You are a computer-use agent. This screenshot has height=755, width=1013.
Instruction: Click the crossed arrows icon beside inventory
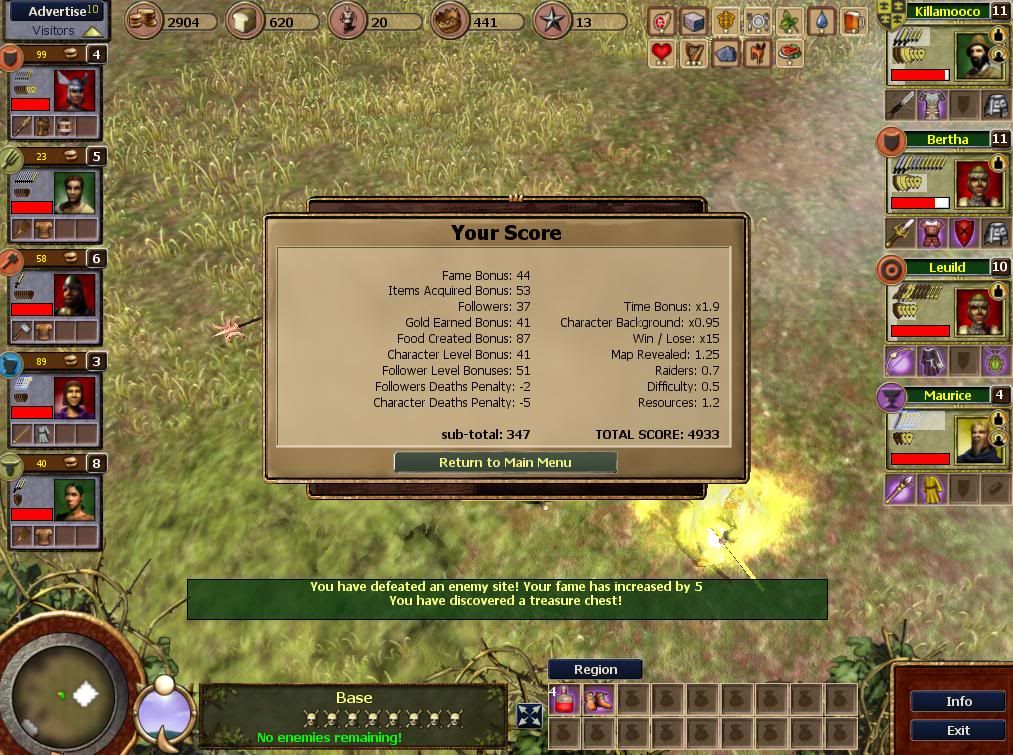click(x=529, y=715)
